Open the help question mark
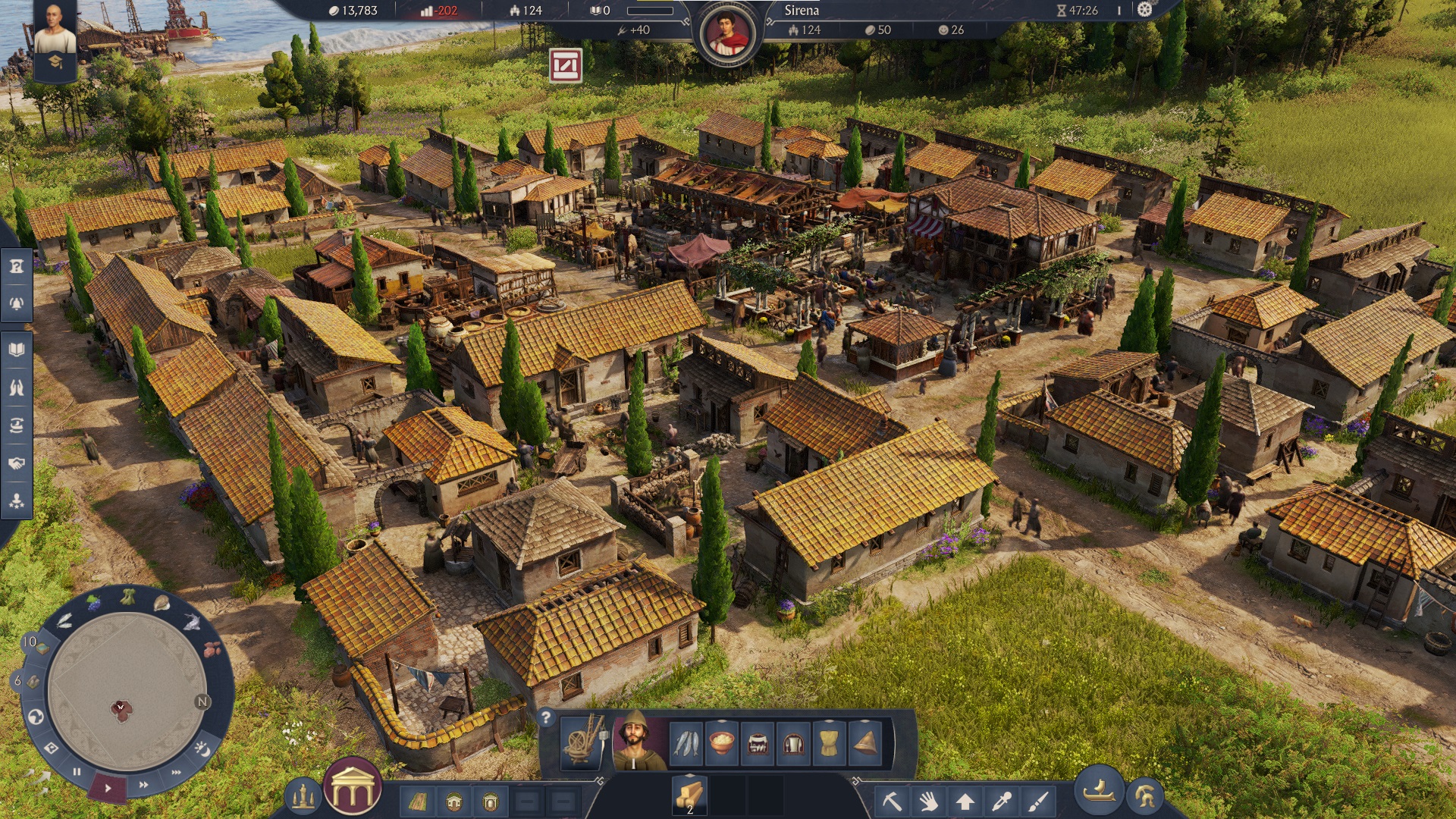The width and height of the screenshot is (1456, 819). click(x=545, y=717)
